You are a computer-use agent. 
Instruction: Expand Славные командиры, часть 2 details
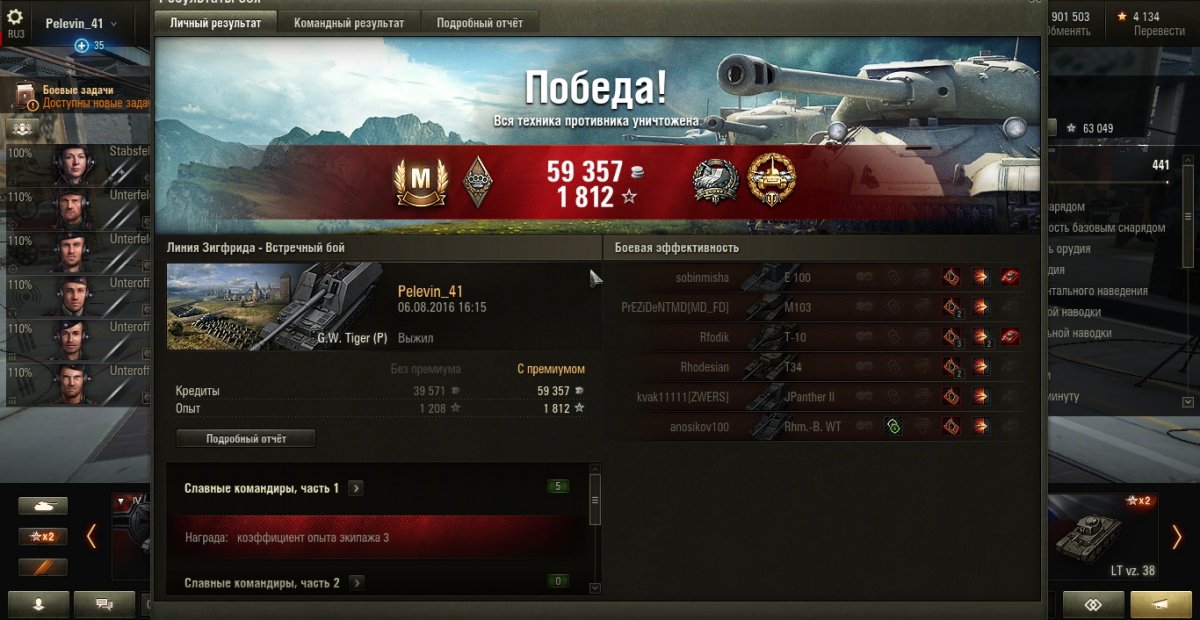coord(356,583)
